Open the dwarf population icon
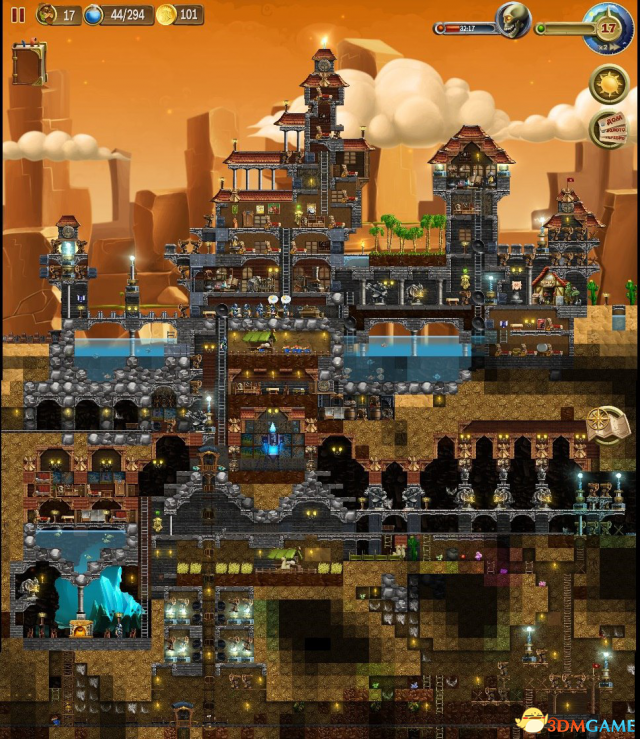The width and height of the screenshot is (640, 739). tap(48, 15)
